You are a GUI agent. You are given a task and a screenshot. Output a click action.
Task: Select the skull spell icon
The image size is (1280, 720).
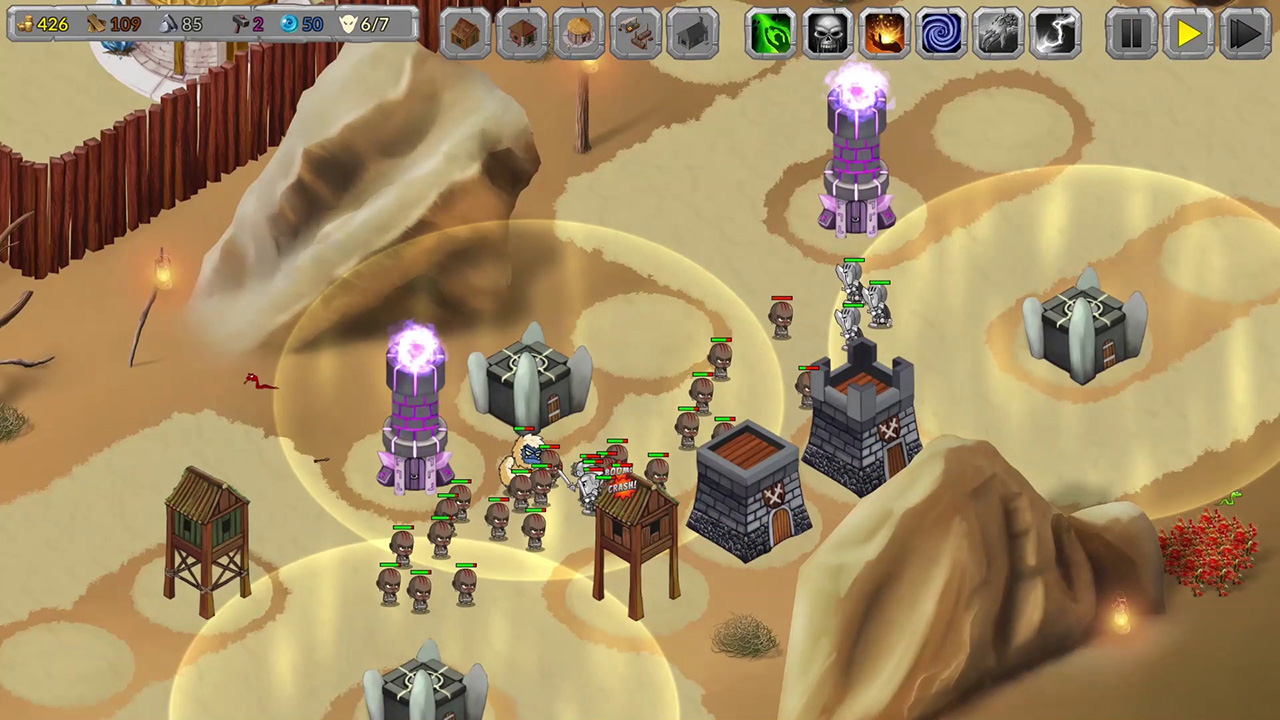tap(828, 33)
